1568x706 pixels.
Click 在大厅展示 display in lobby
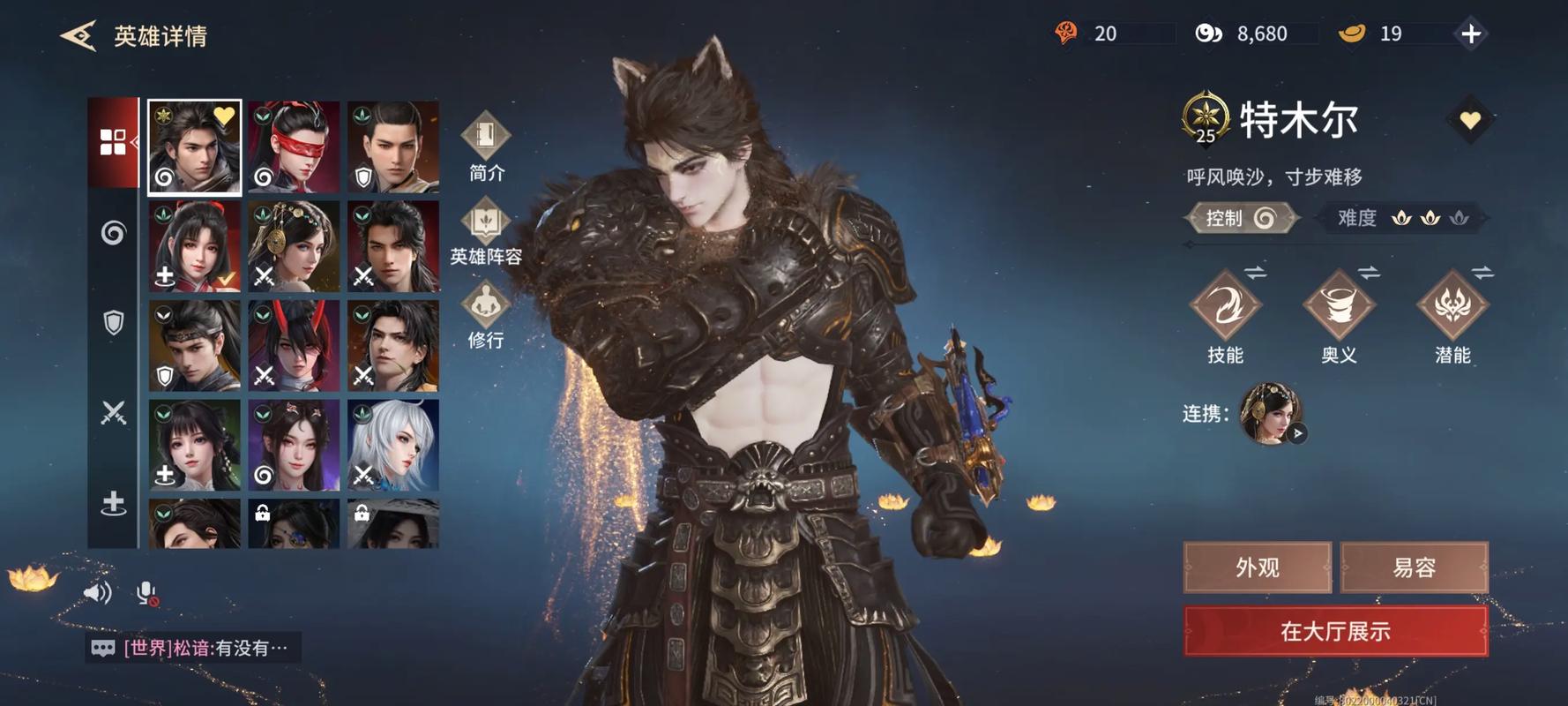[x=1335, y=631]
